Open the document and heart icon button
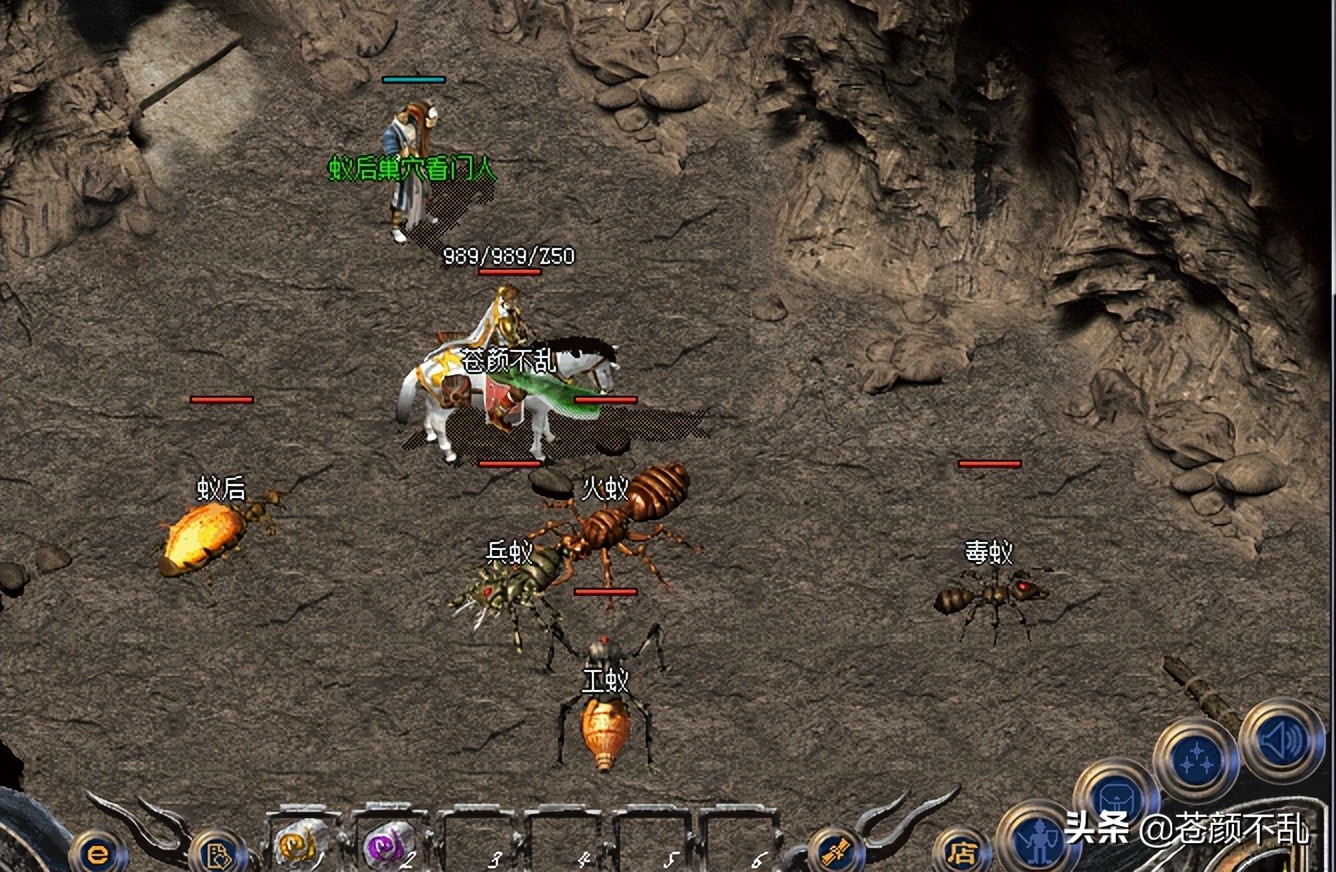This screenshot has width=1336, height=872. tap(217, 853)
